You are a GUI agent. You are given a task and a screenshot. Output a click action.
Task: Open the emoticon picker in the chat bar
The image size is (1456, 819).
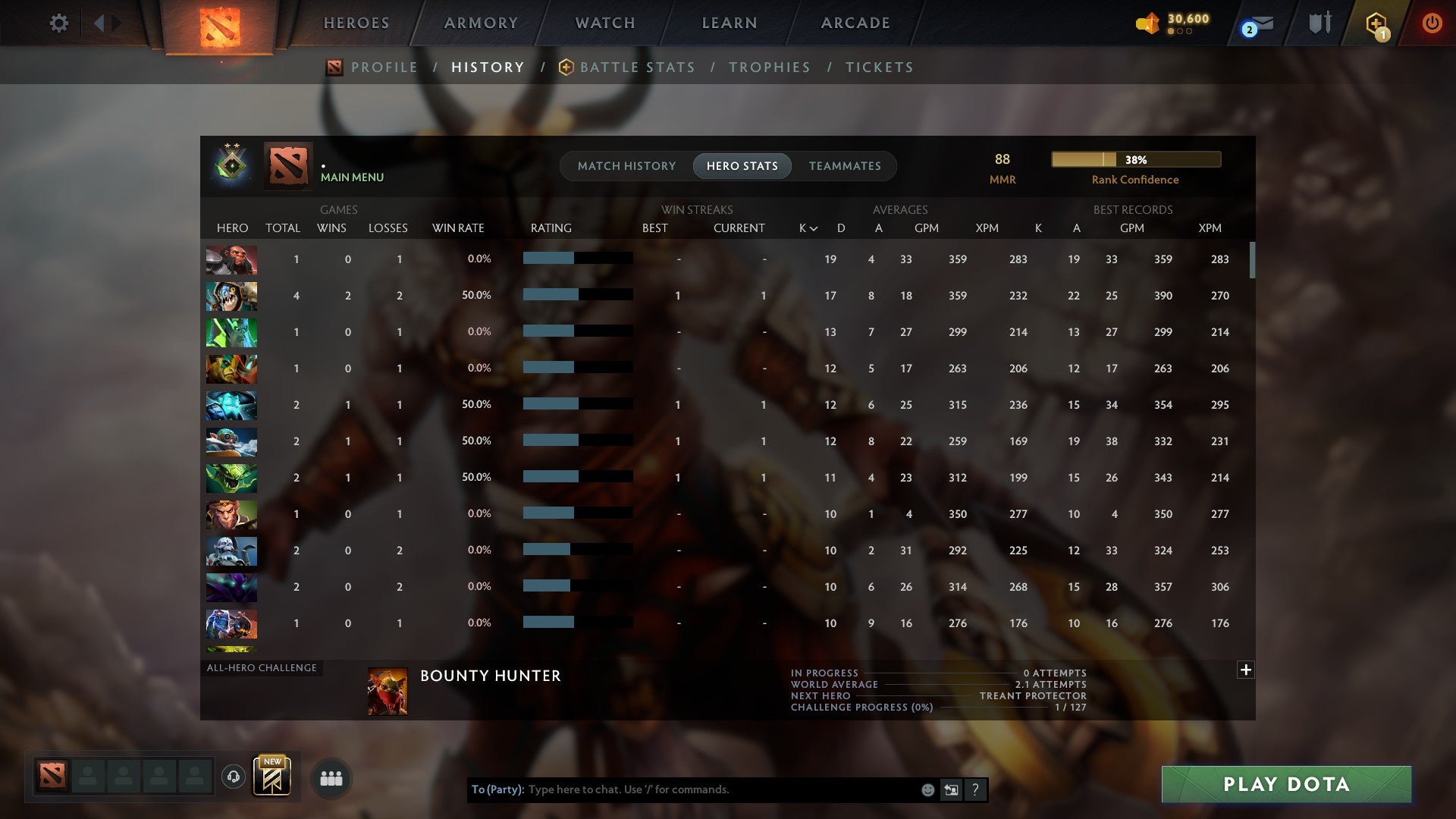point(927,789)
